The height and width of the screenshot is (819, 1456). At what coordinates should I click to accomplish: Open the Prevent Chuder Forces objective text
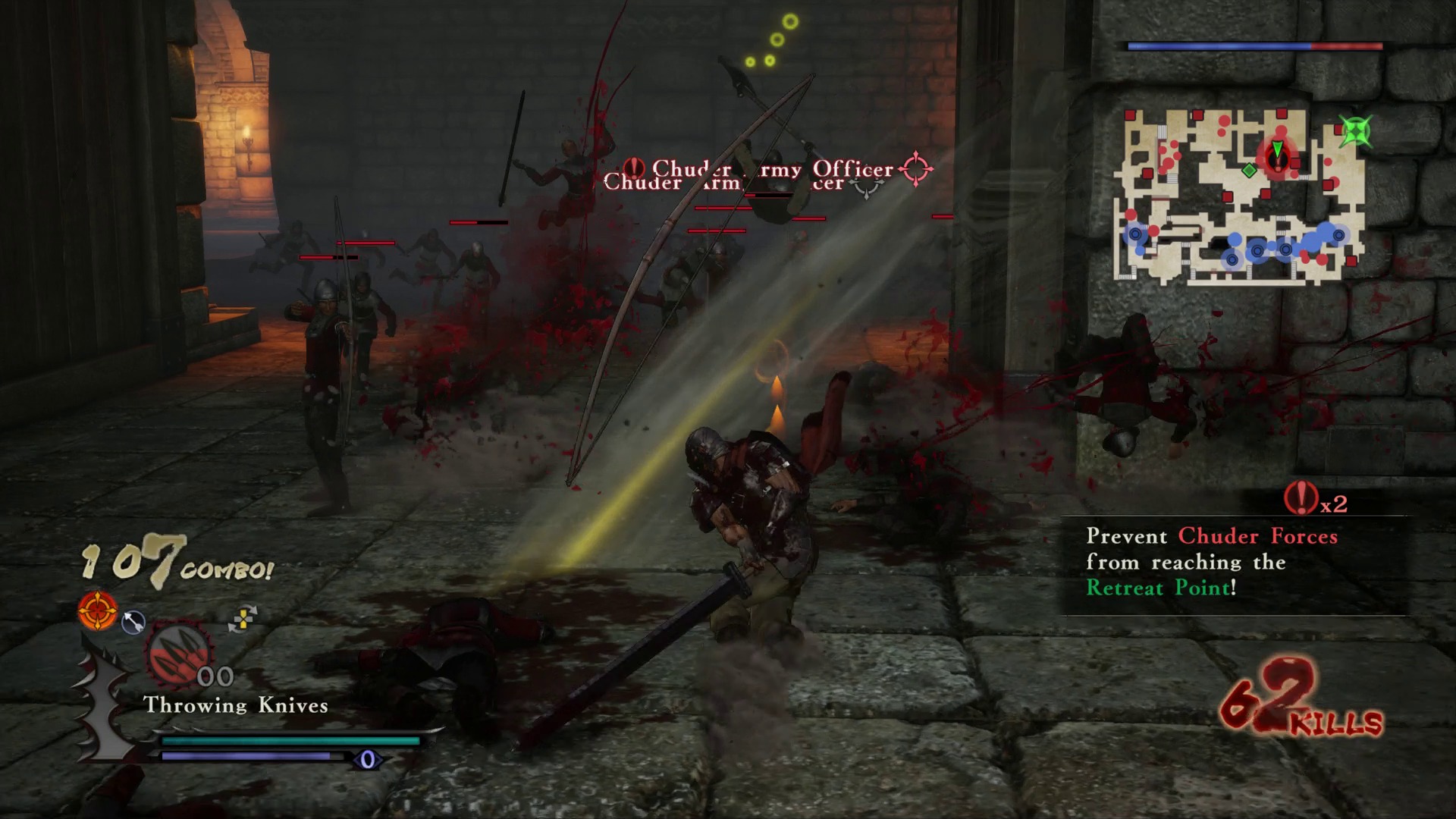(x=1211, y=562)
